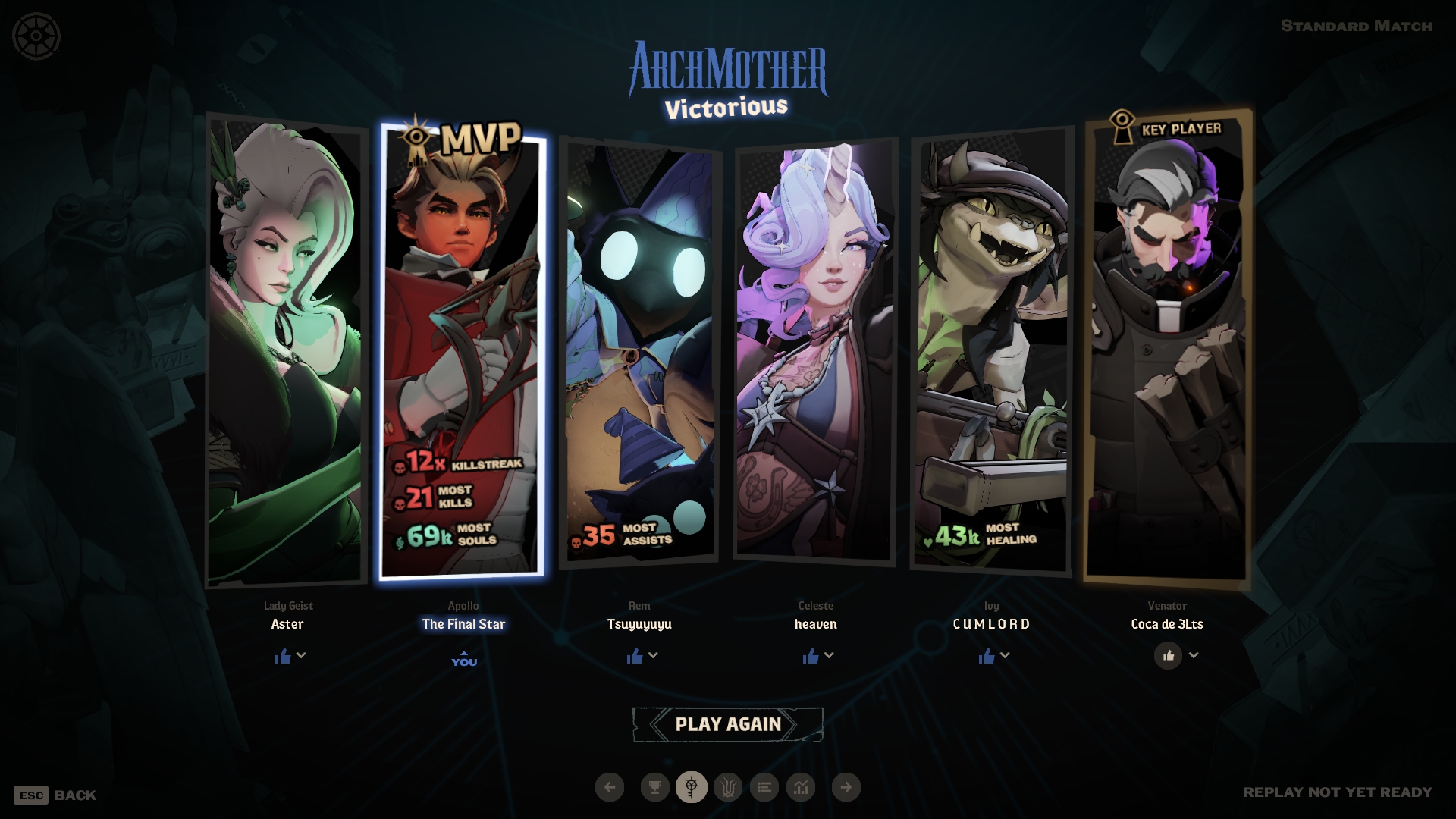Like heaven's Celeste performance
The image size is (1456, 819).
[x=811, y=656]
